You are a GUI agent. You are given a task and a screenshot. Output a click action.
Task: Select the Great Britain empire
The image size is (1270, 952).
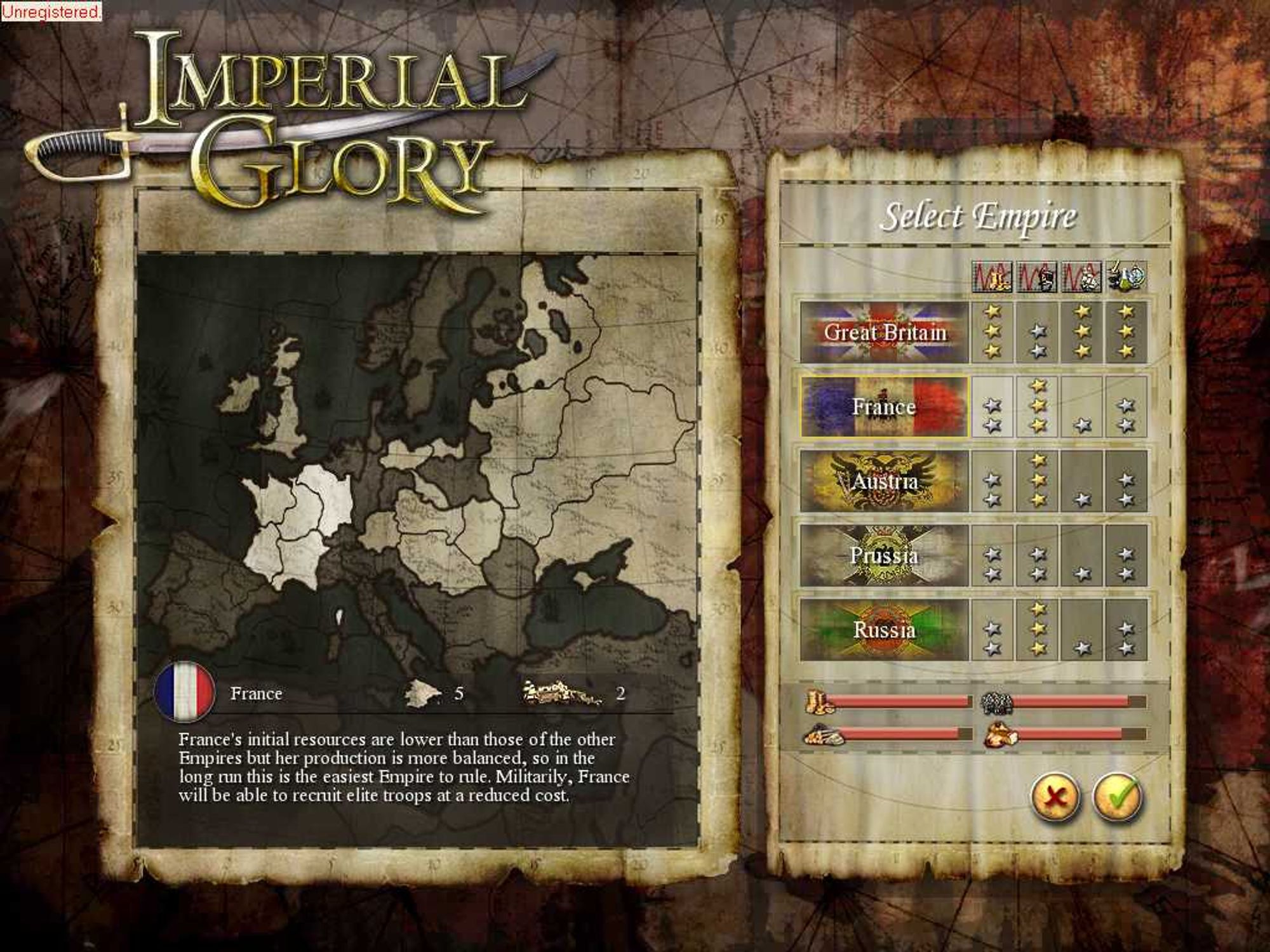click(x=884, y=332)
